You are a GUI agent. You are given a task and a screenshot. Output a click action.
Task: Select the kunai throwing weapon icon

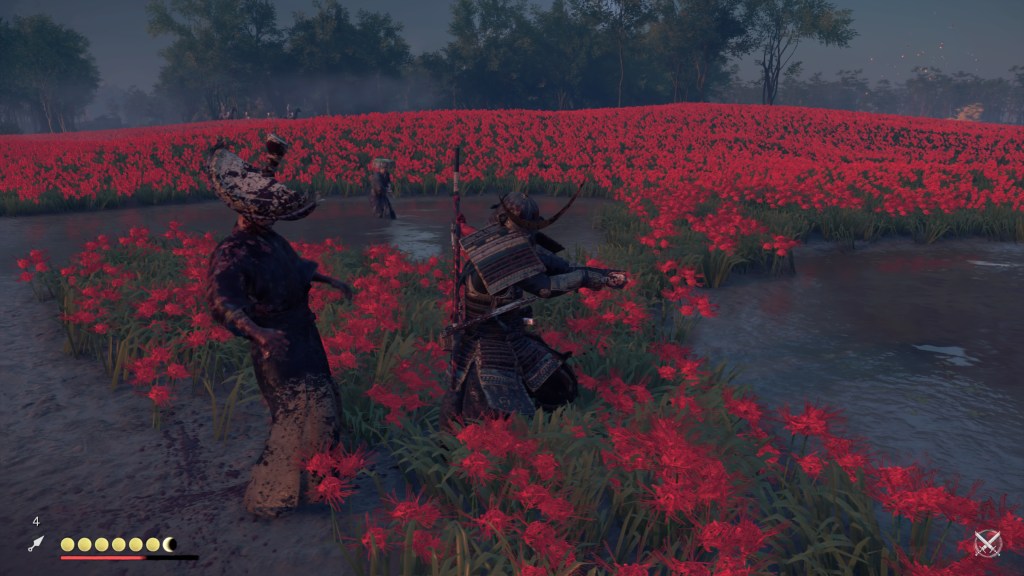click(x=36, y=543)
